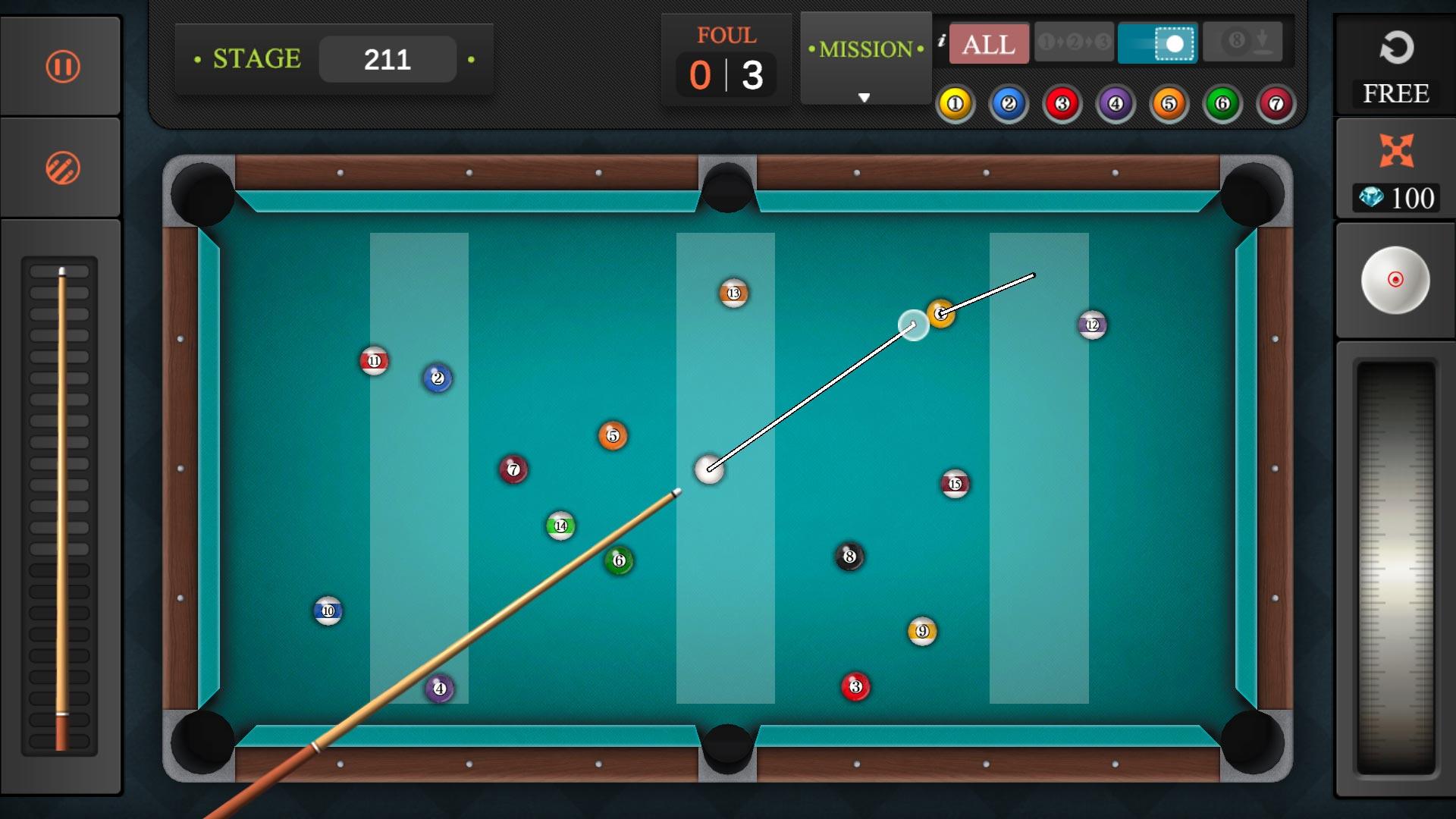The image size is (1456, 819).
Task: Adjust the shot power meter
Action: point(1395,561)
